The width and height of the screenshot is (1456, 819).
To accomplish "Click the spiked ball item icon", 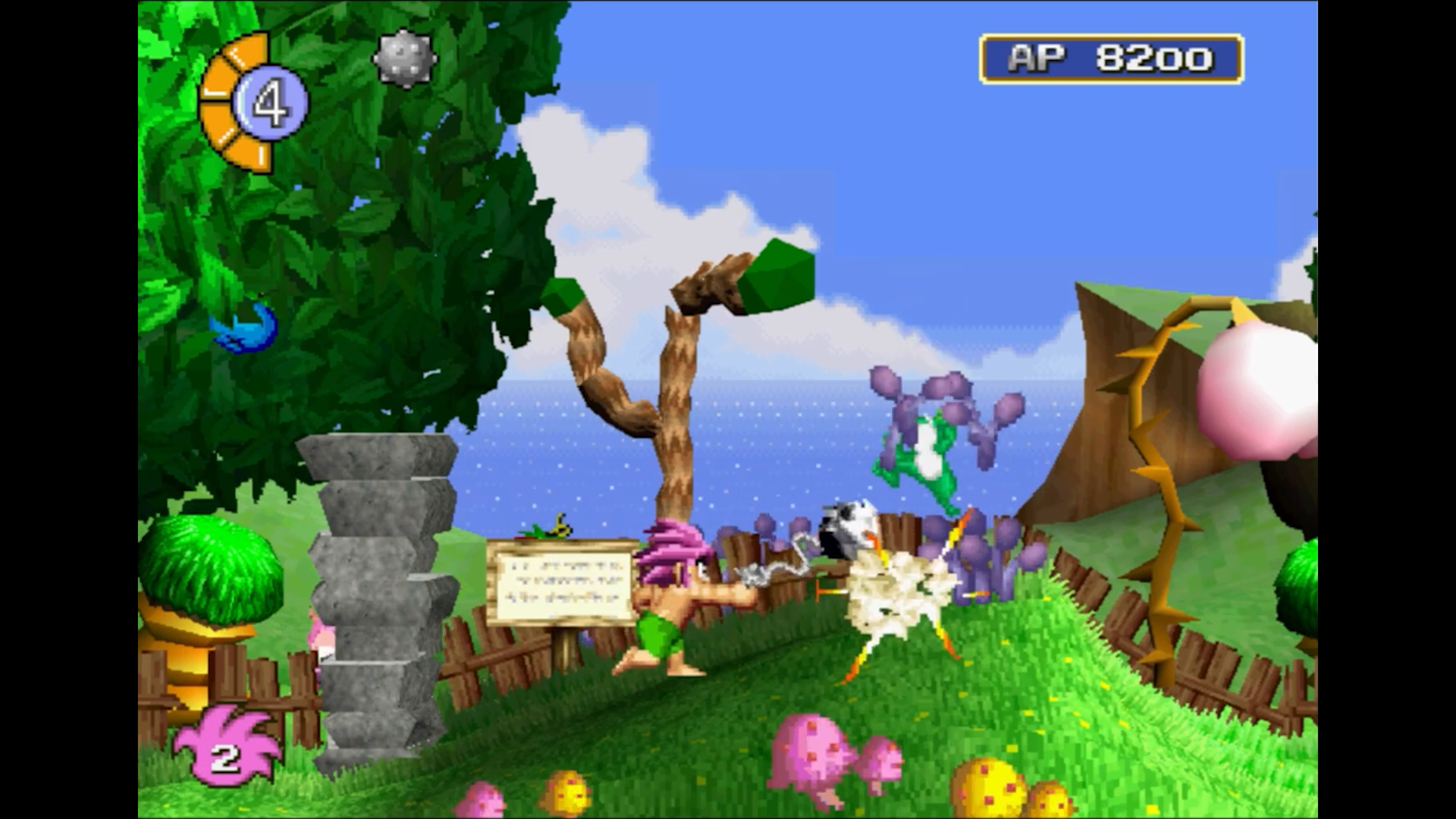I will (x=404, y=58).
